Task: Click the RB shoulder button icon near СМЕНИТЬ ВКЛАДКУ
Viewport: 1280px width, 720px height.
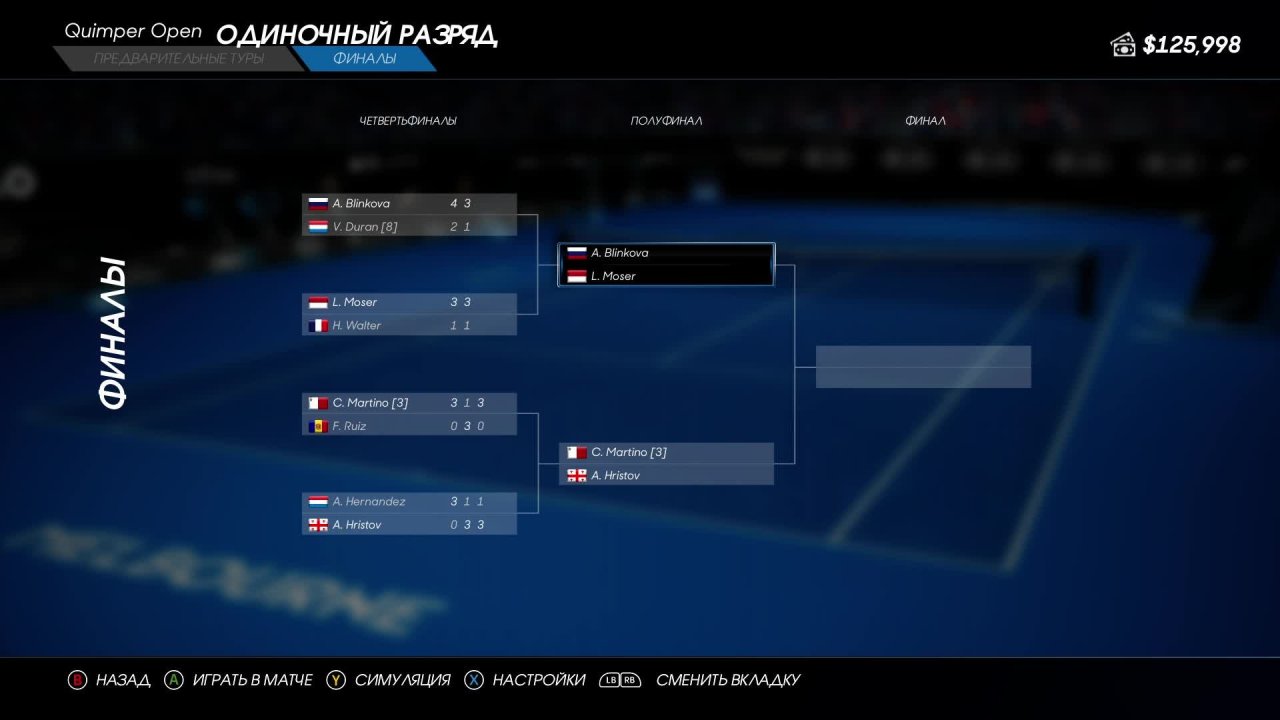Action: pos(630,679)
